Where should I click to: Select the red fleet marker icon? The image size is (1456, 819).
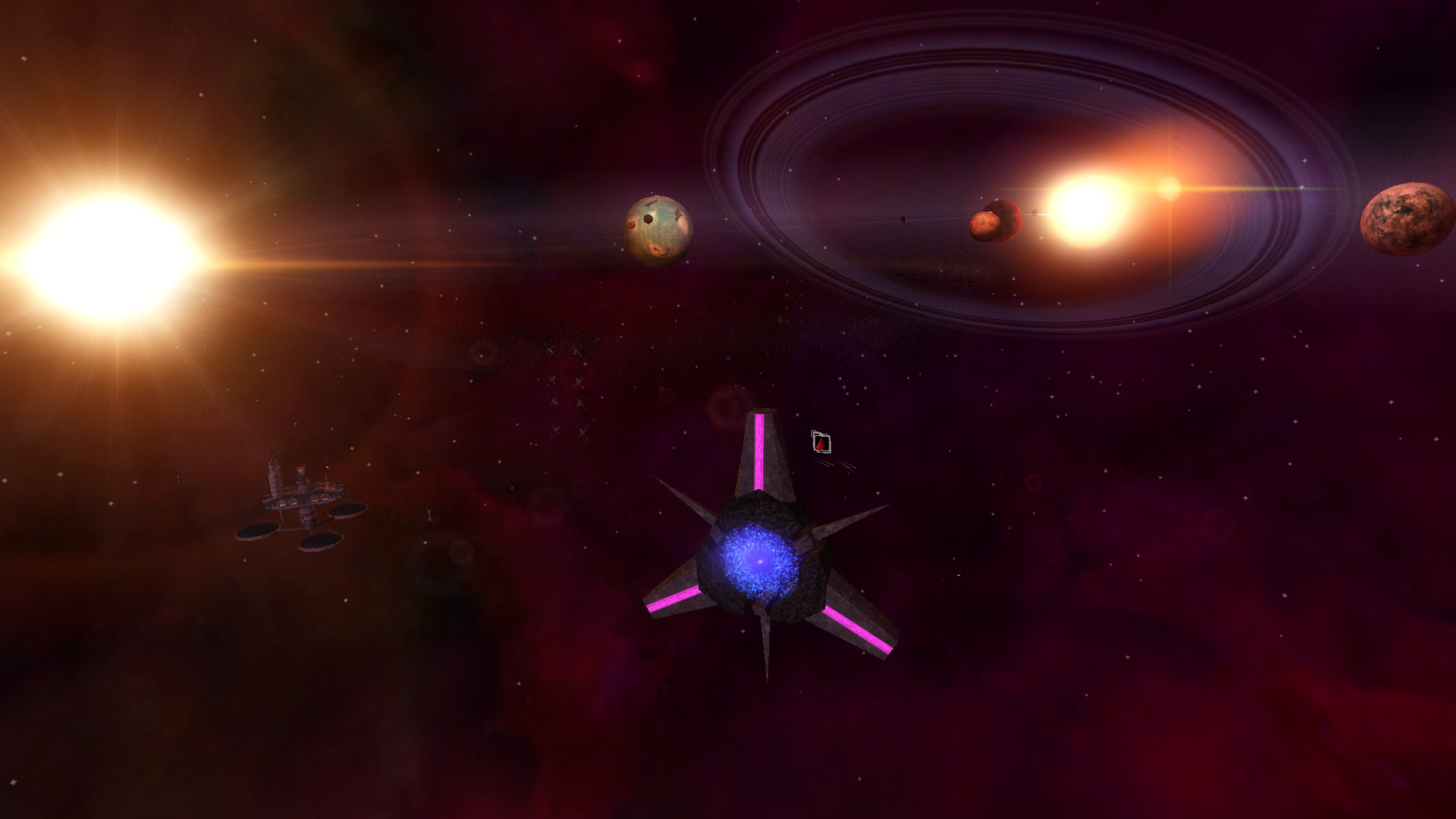pyautogui.click(x=821, y=441)
